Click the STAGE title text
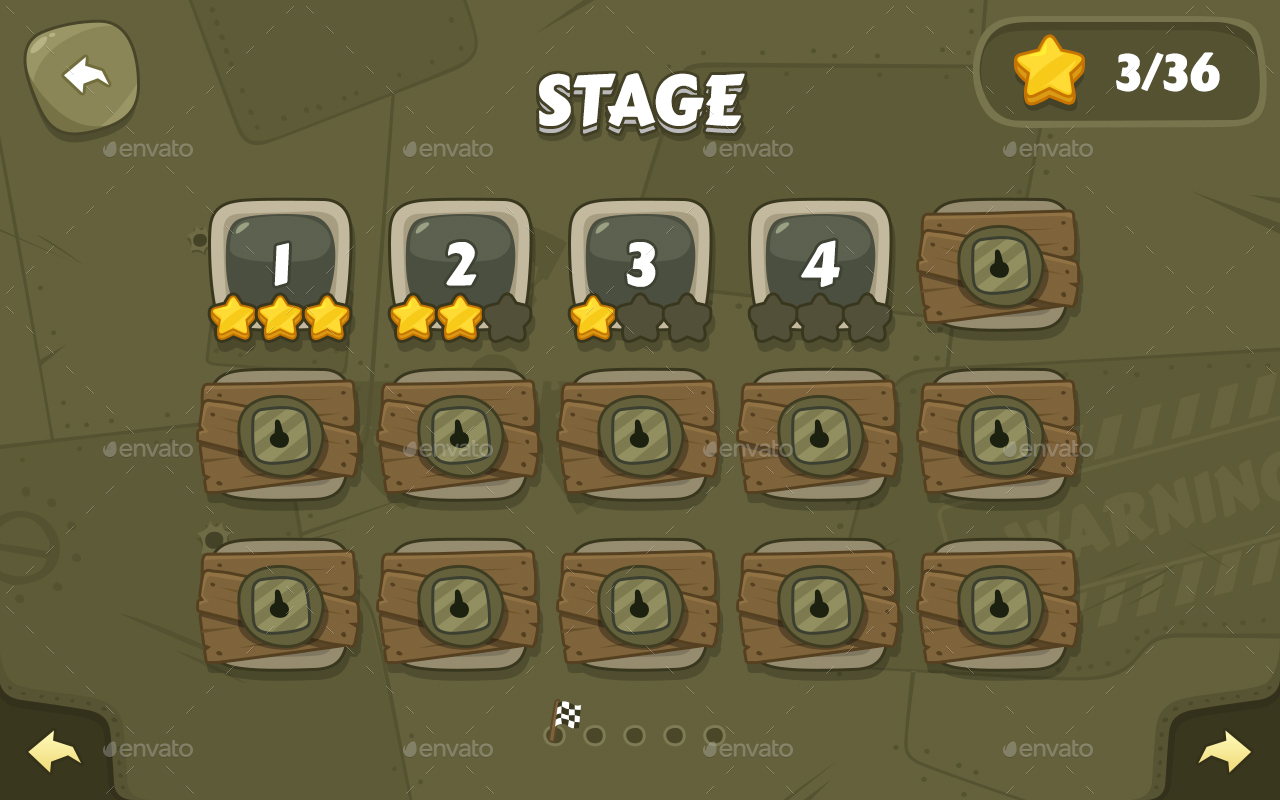The image size is (1280, 800). [640, 98]
